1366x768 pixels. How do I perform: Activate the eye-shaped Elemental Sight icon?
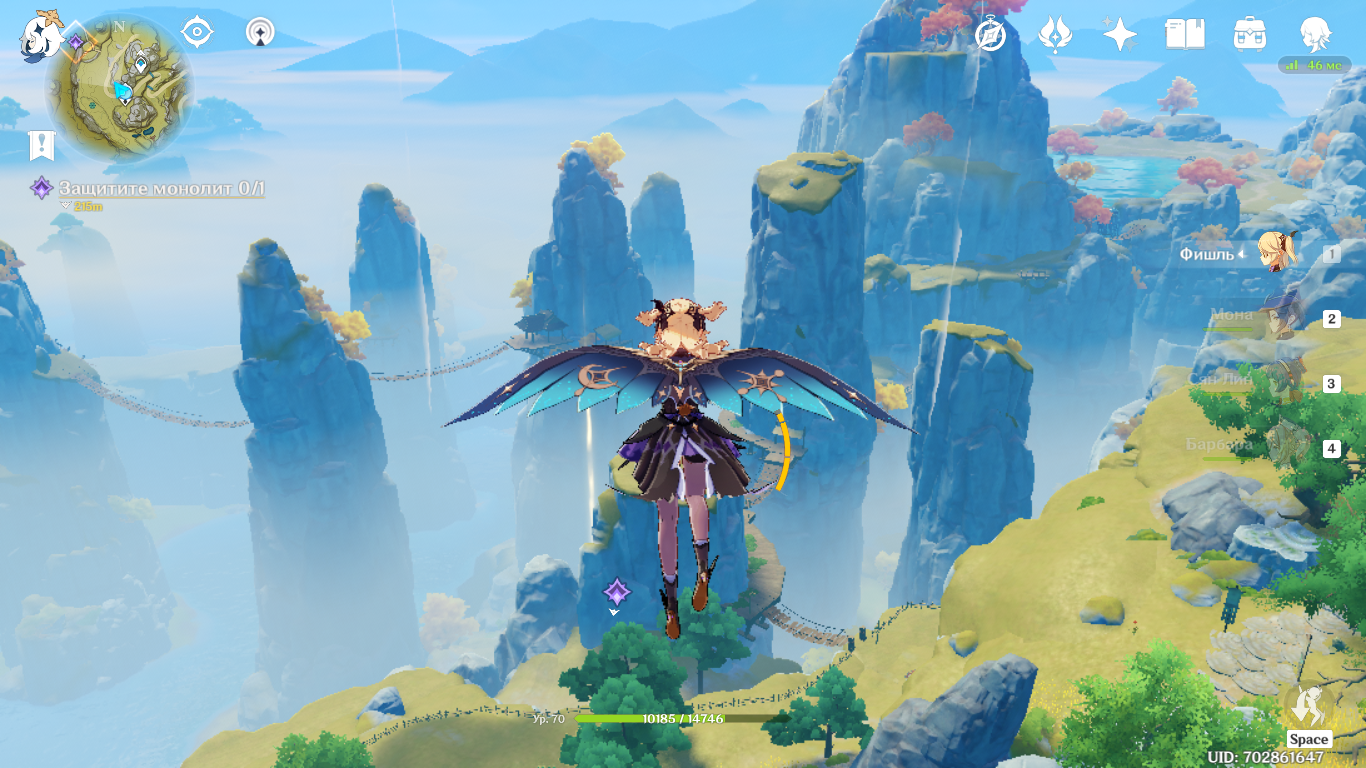(x=197, y=33)
